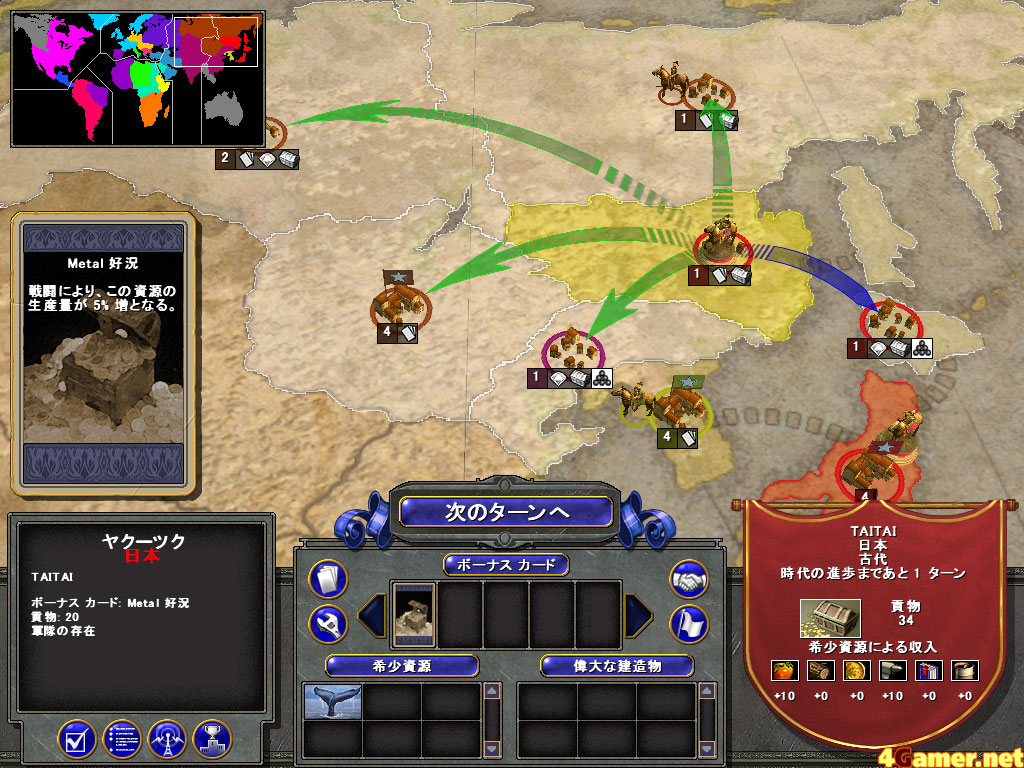Open the list icon button
1024x768 pixels.
[121, 739]
